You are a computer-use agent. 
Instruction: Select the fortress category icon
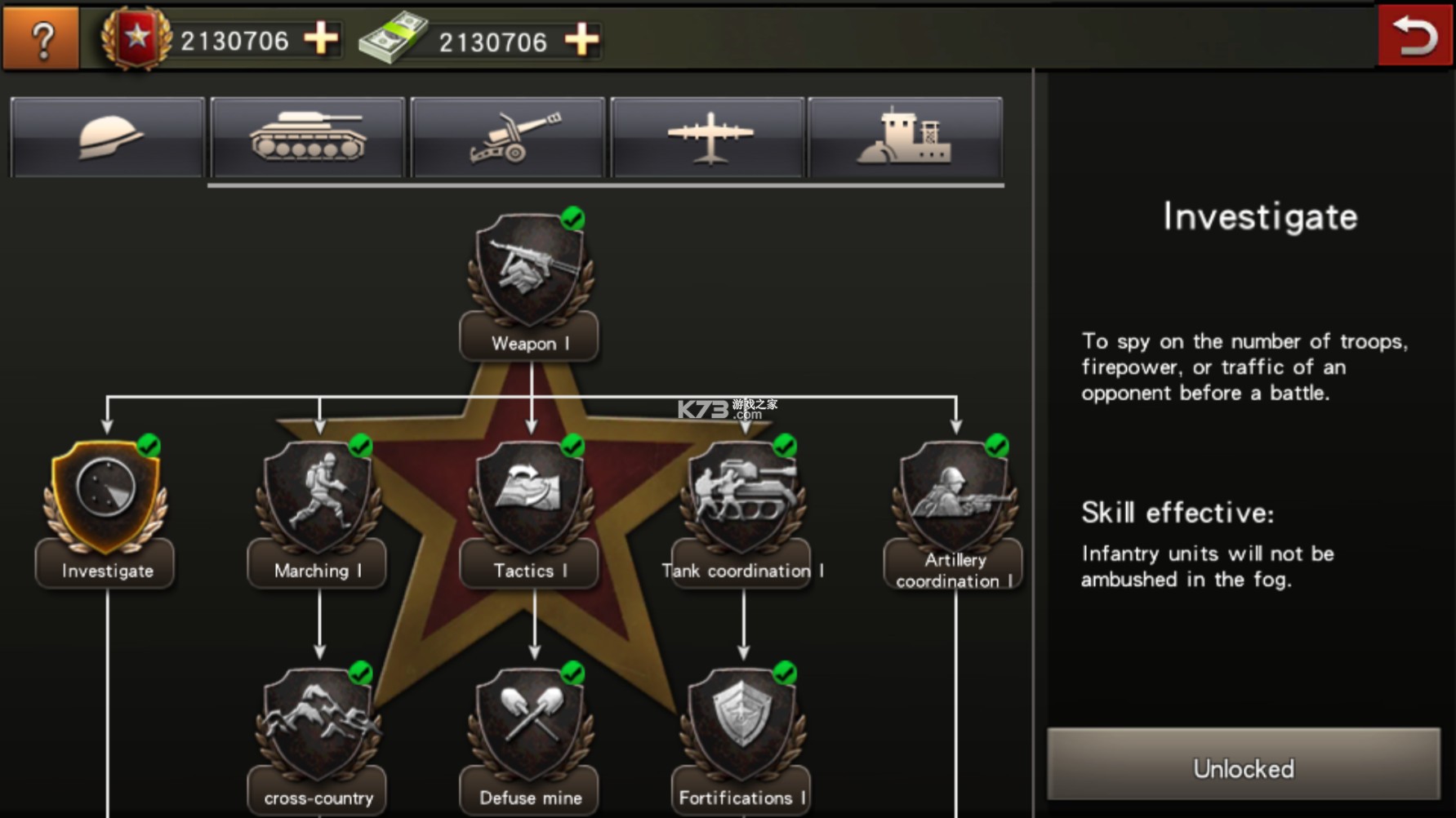tap(905, 136)
